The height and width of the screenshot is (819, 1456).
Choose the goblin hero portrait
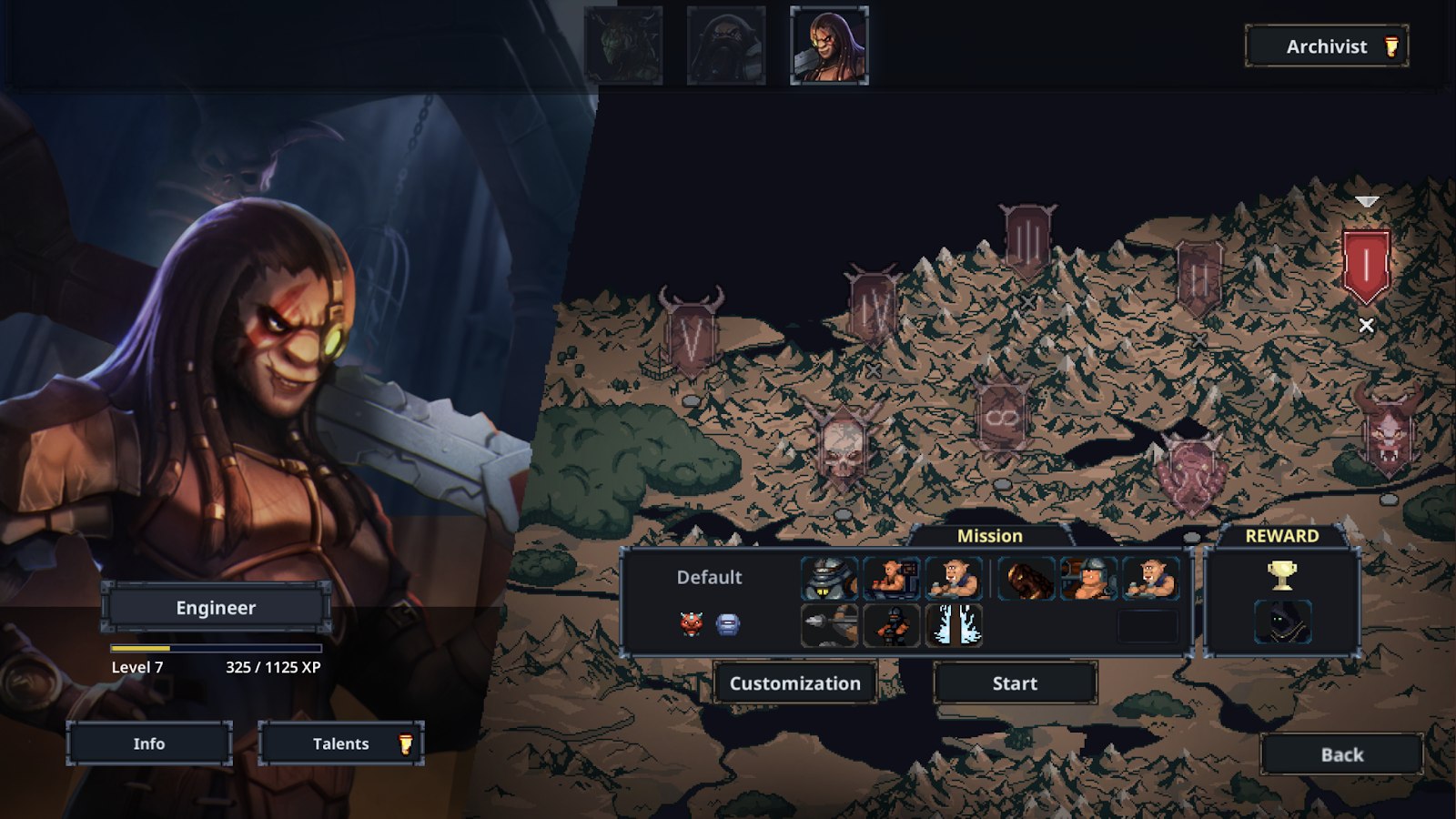623,45
